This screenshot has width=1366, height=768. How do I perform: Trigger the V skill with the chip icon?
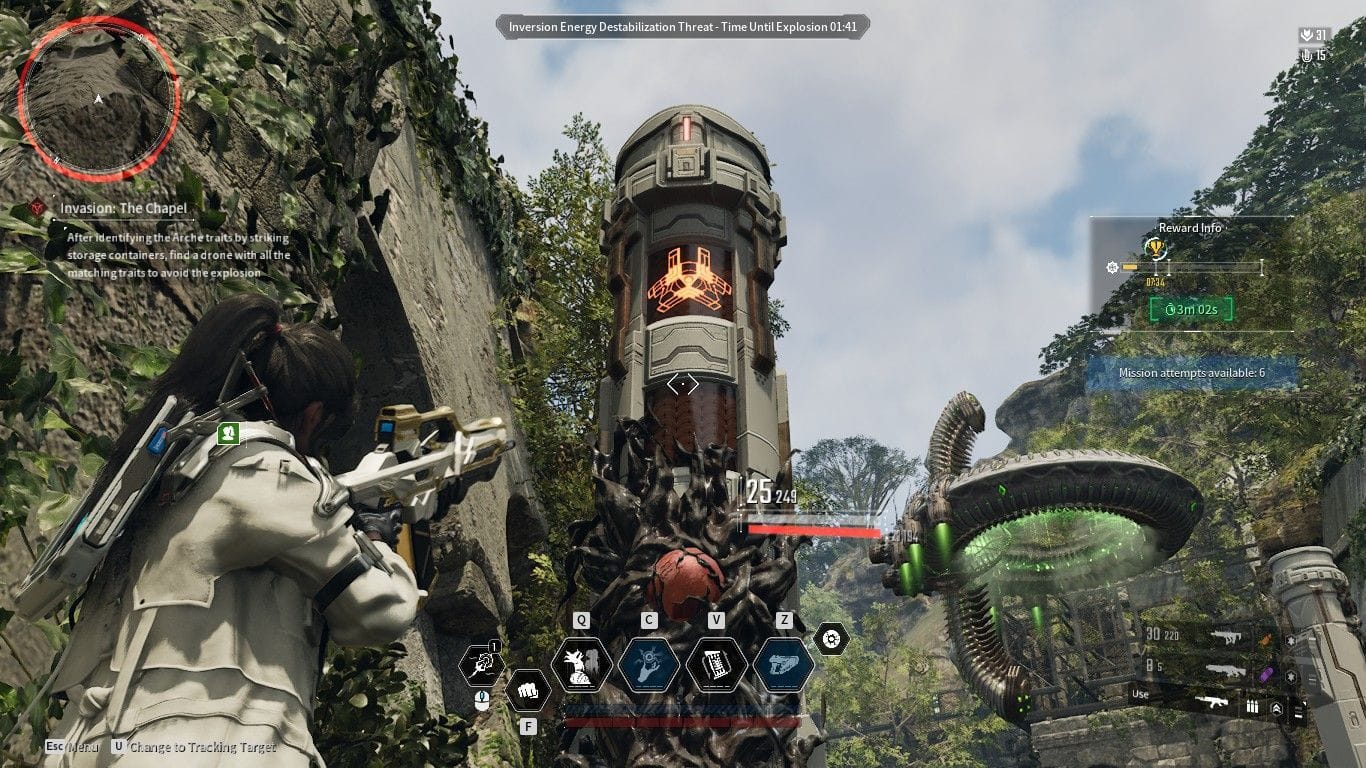(716, 665)
